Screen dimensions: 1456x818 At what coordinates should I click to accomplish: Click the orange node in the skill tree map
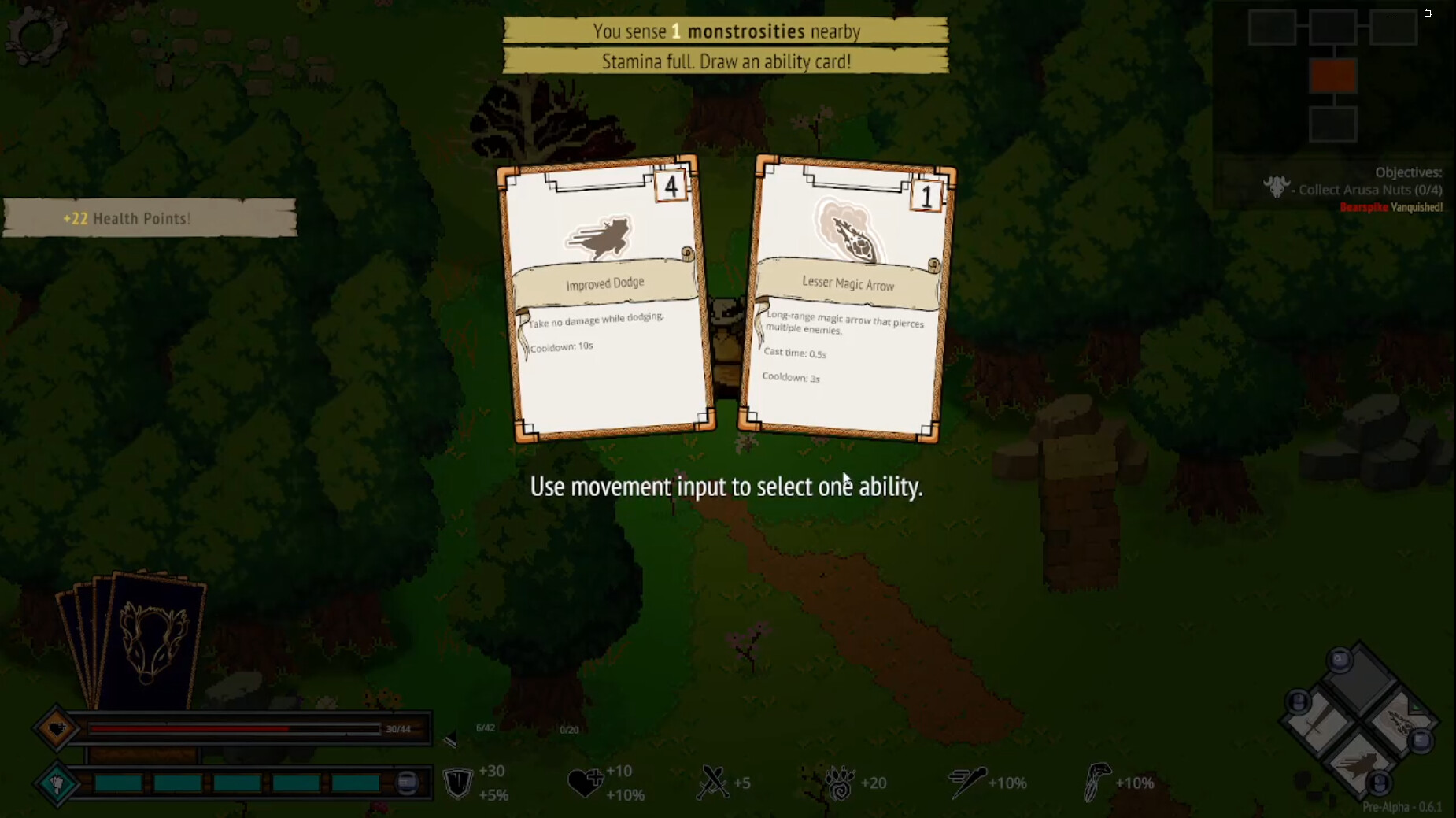pos(1332,77)
